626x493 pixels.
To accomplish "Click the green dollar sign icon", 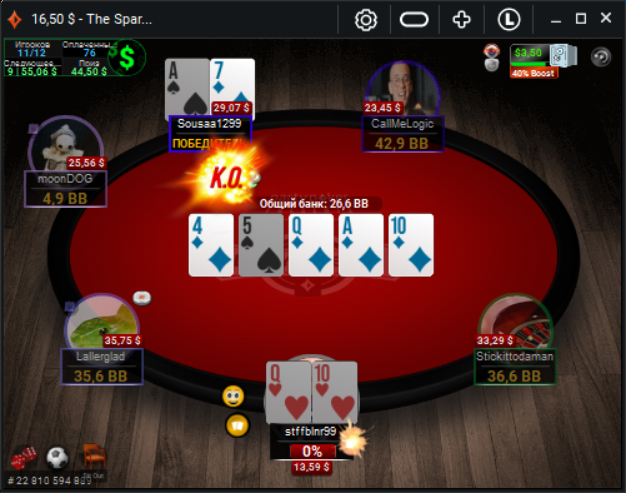I will point(127,58).
